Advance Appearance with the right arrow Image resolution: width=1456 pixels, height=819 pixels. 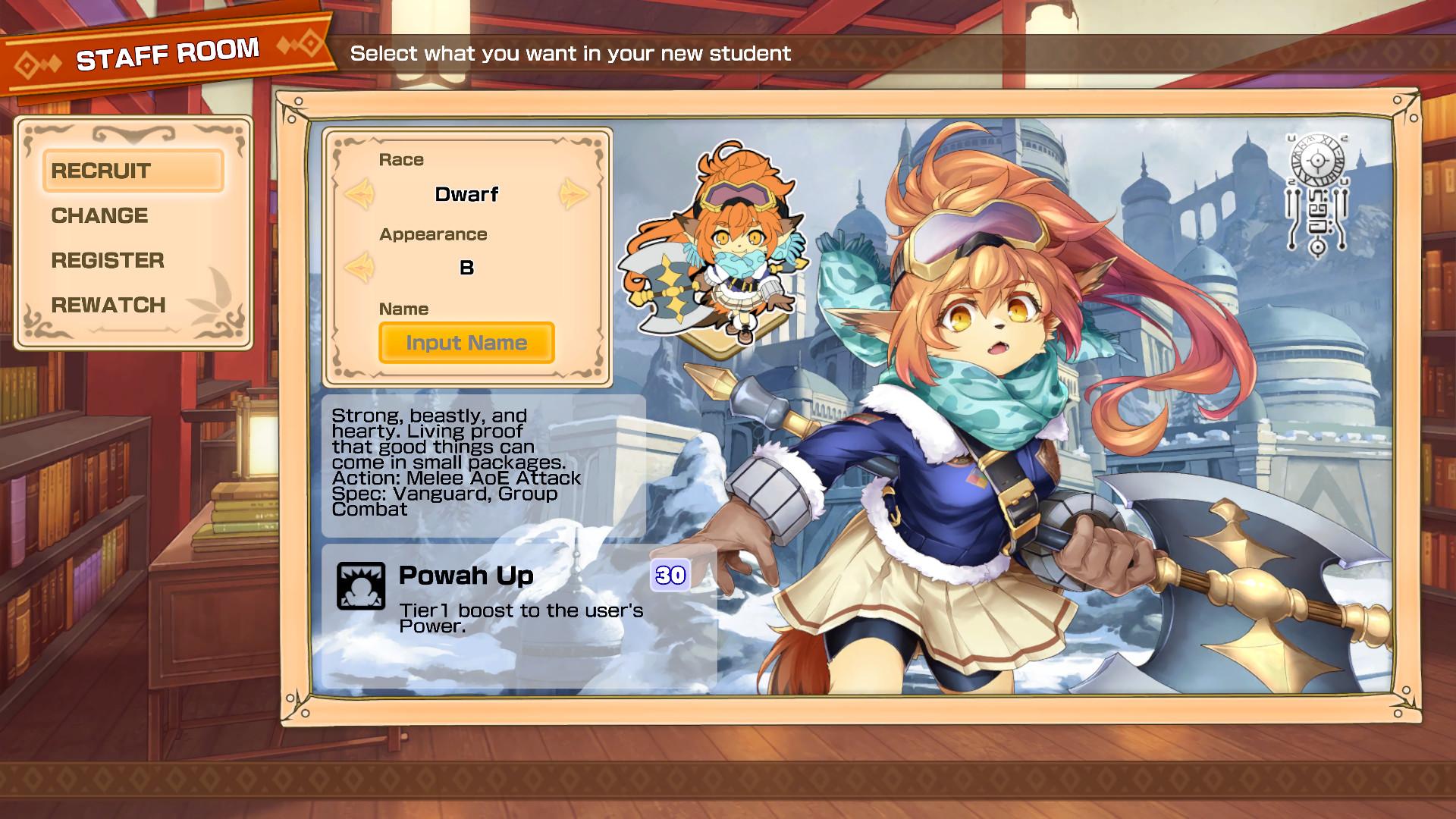[x=575, y=267]
